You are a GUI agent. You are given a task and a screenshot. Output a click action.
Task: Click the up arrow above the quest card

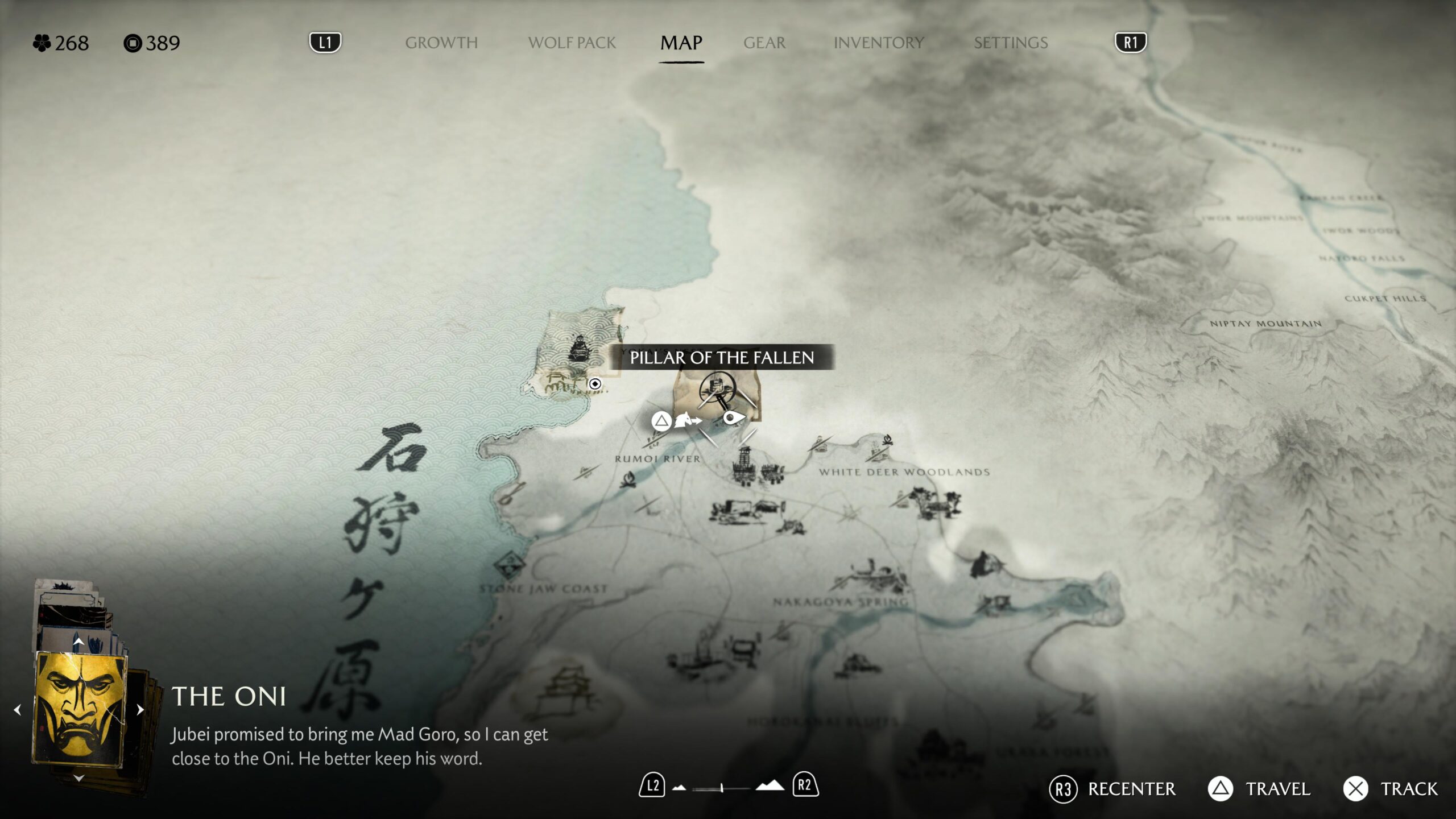coord(78,642)
